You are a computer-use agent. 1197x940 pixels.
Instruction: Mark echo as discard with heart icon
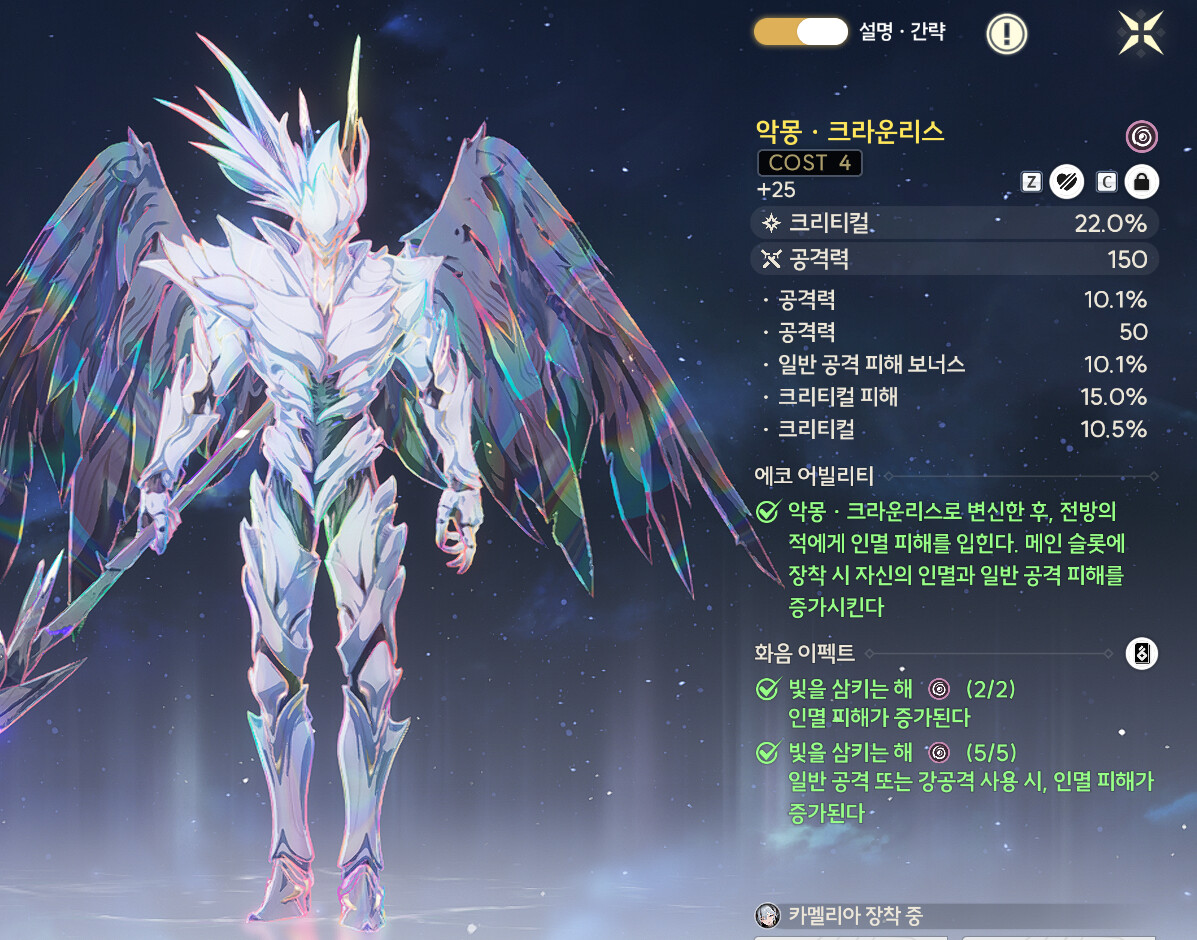tap(1067, 182)
